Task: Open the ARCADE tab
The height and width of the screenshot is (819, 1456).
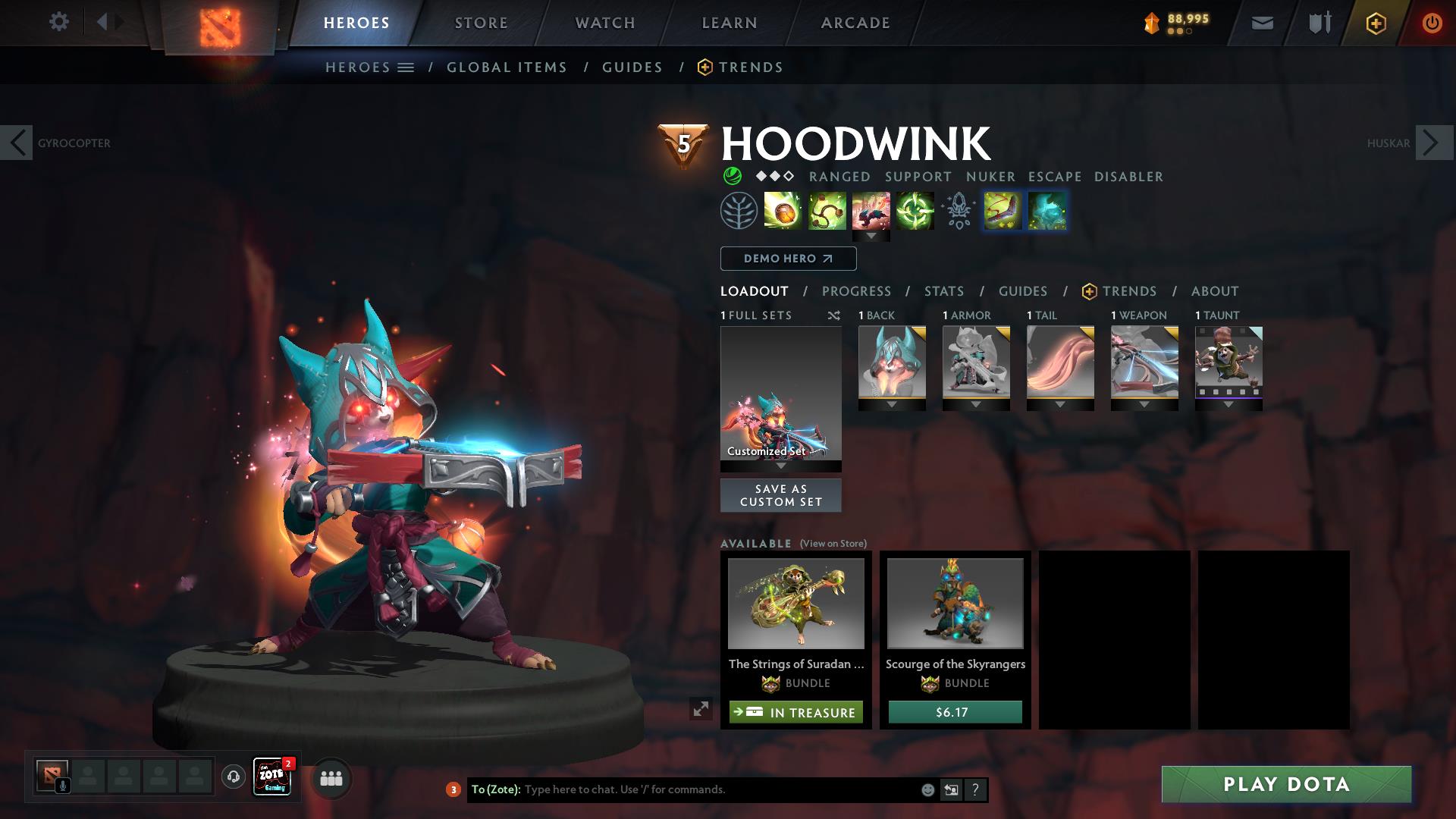Action: pos(855,23)
